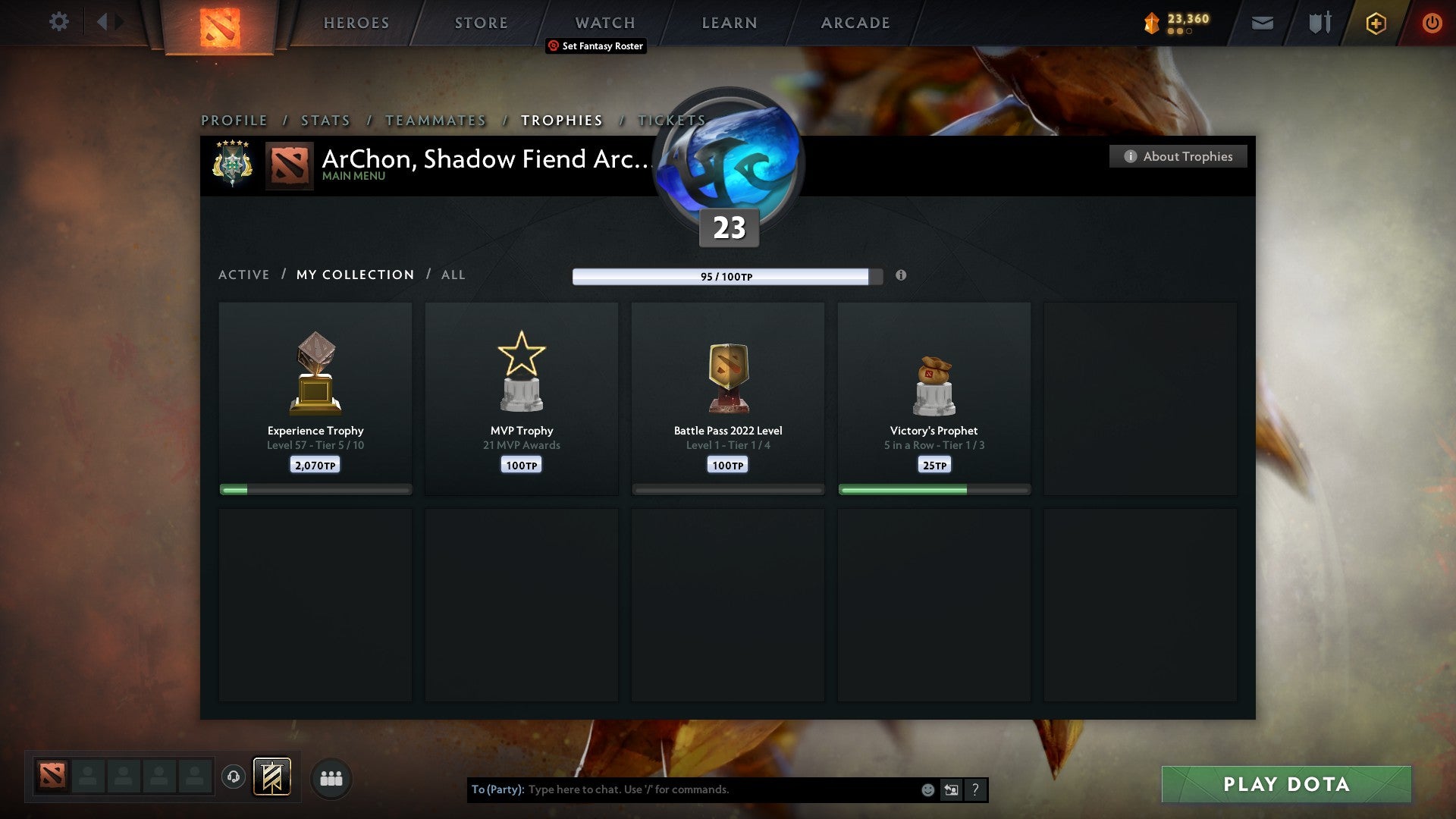Click the red power button icon
The width and height of the screenshot is (1456, 819).
[1432, 23]
